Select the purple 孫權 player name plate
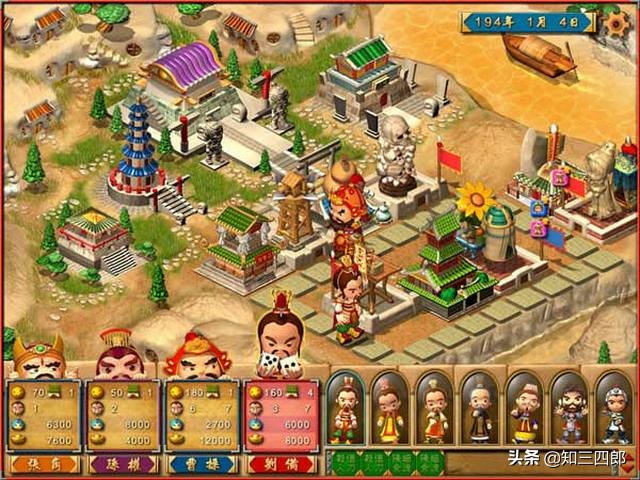 click(120, 464)
